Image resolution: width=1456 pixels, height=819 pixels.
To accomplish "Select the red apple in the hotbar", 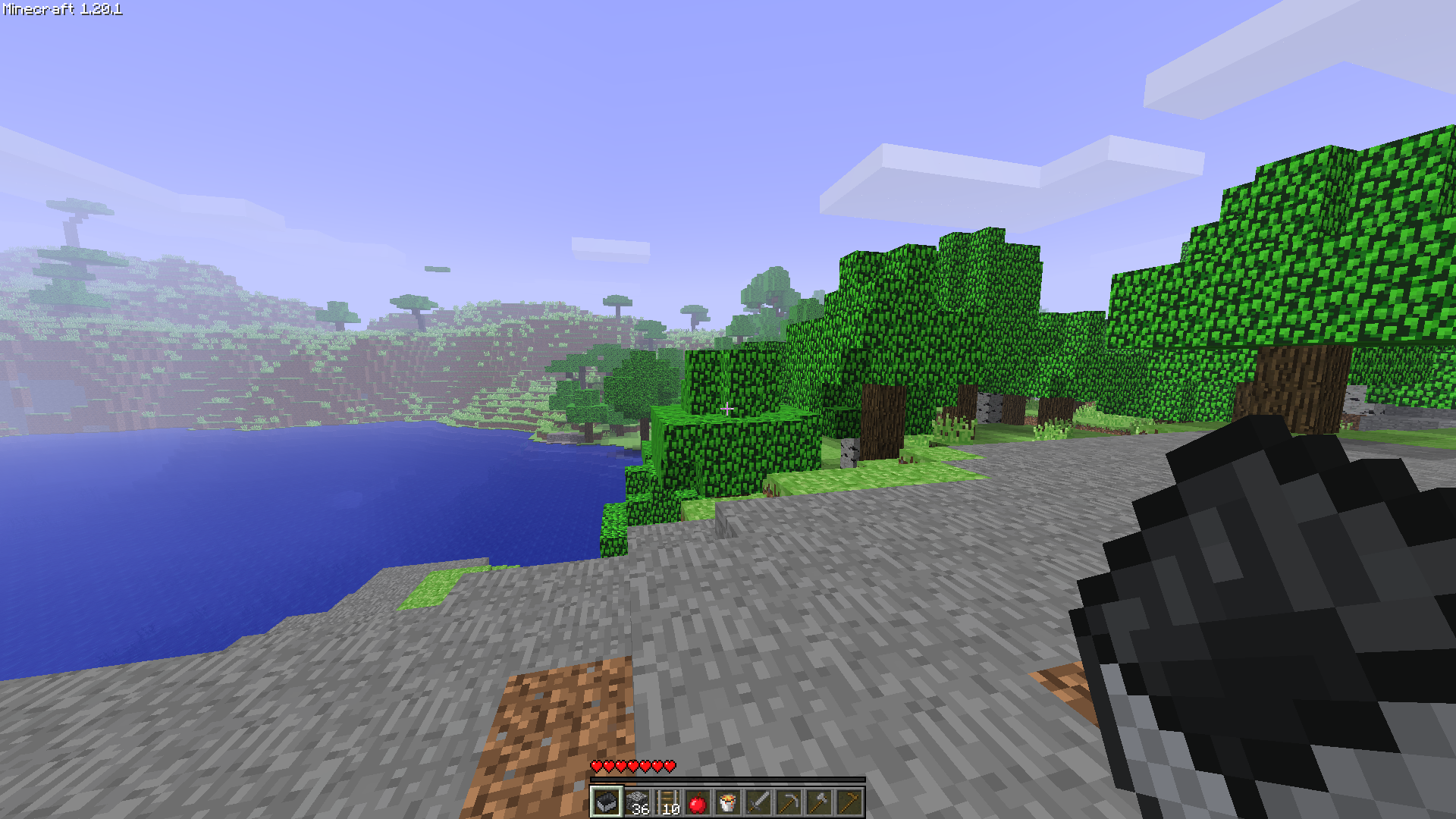I will point(698,802).
